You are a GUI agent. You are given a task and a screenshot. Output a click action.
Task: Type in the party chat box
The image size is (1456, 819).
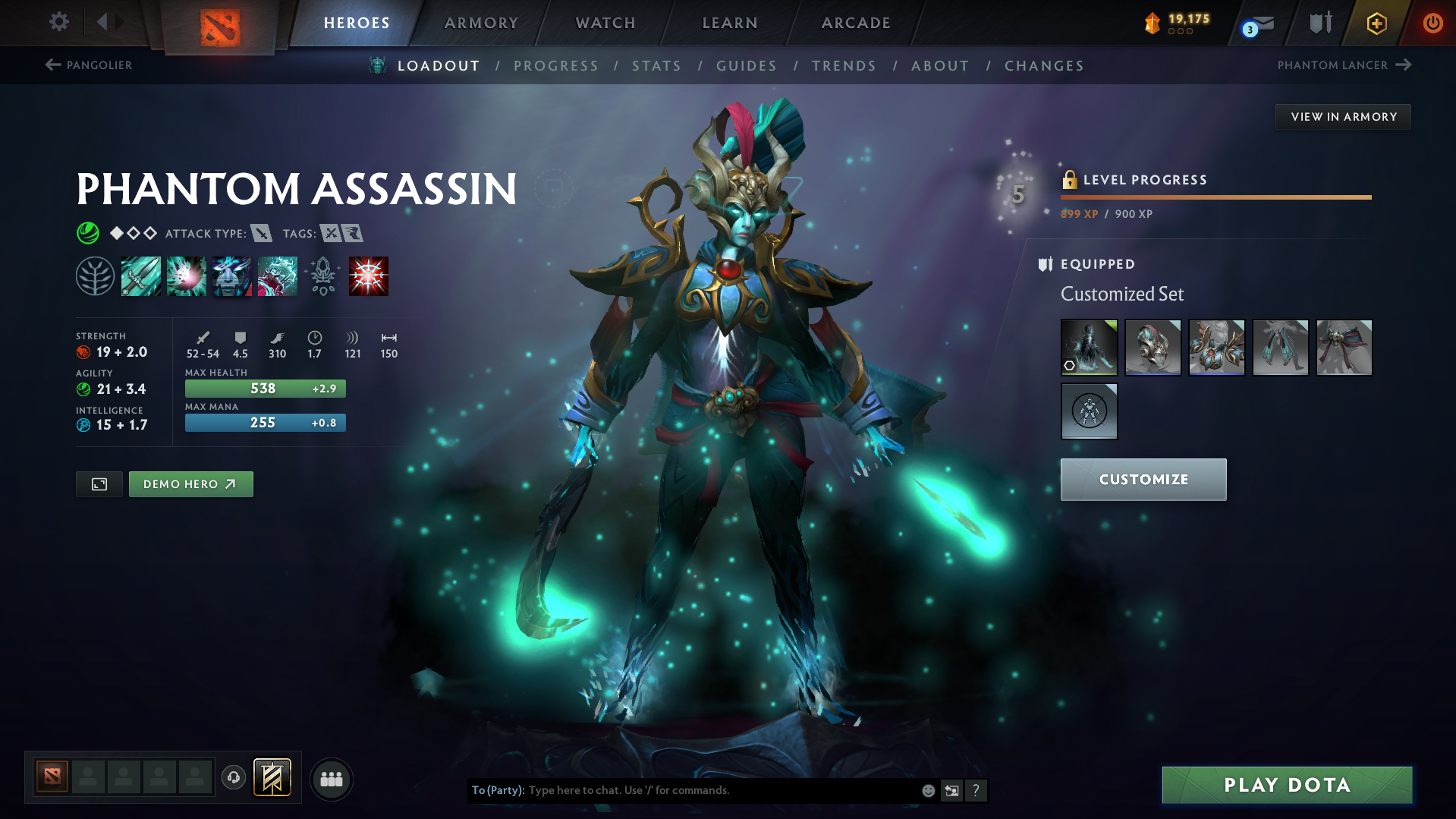pos(721,790)
